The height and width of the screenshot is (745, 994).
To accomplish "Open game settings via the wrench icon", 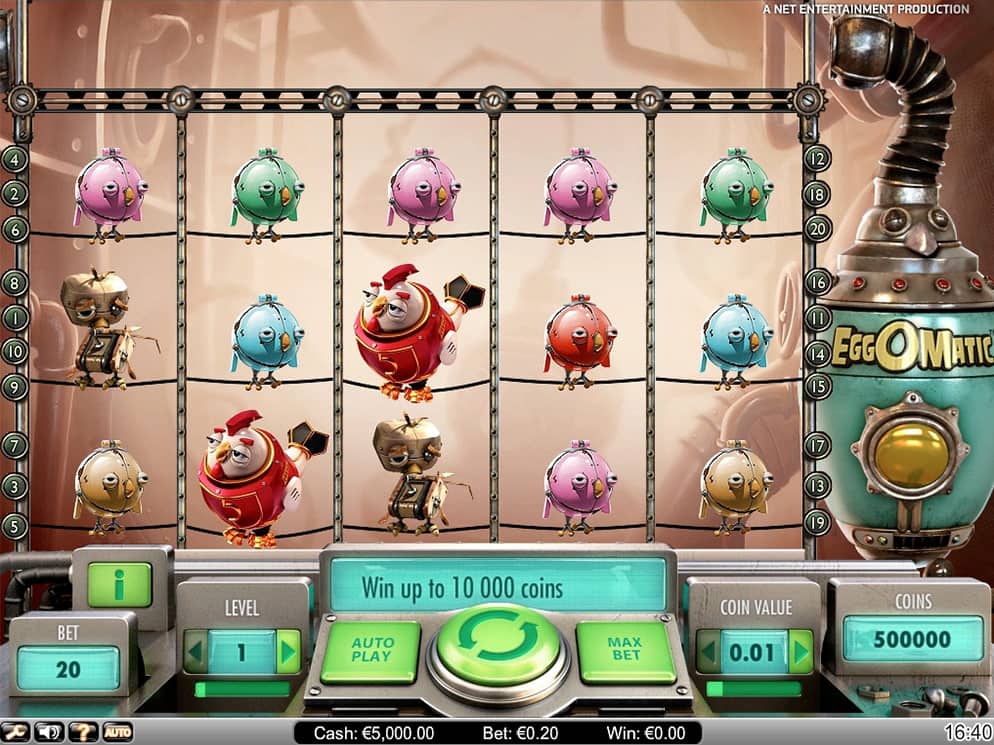I will (x=17, y=733).
